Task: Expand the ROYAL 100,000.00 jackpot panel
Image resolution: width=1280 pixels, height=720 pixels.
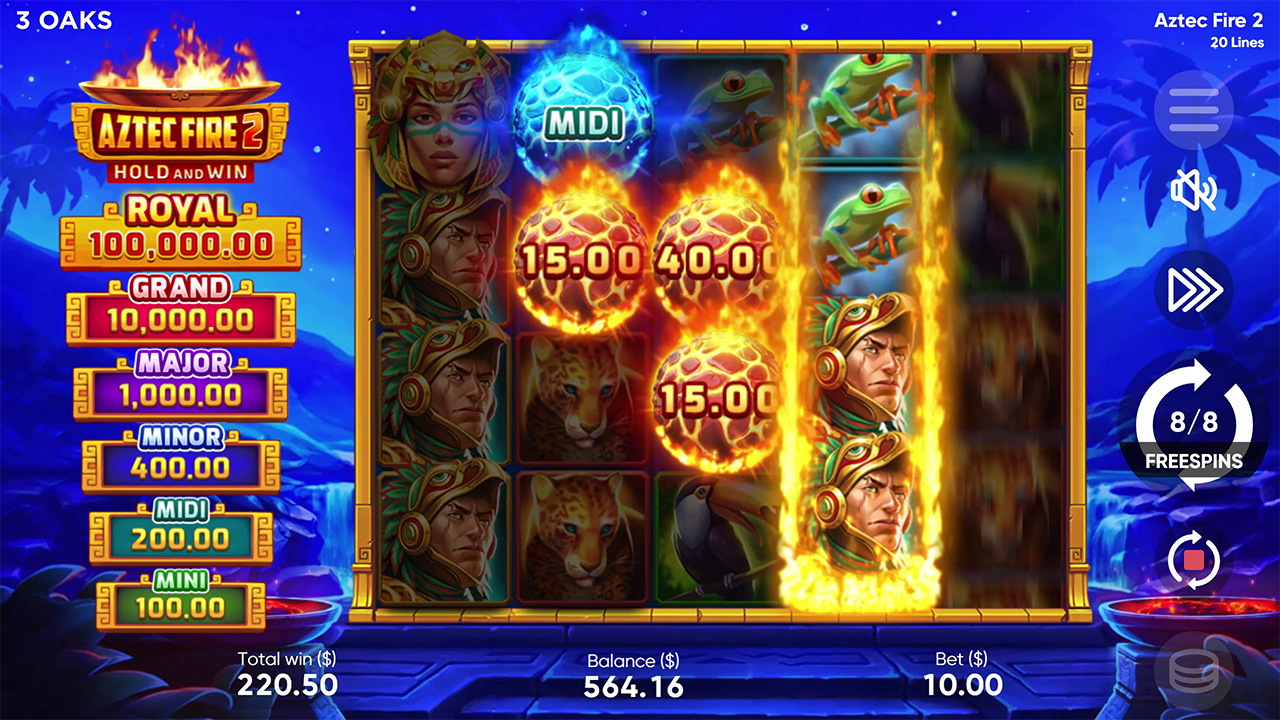Action: (x=181, y=226)
